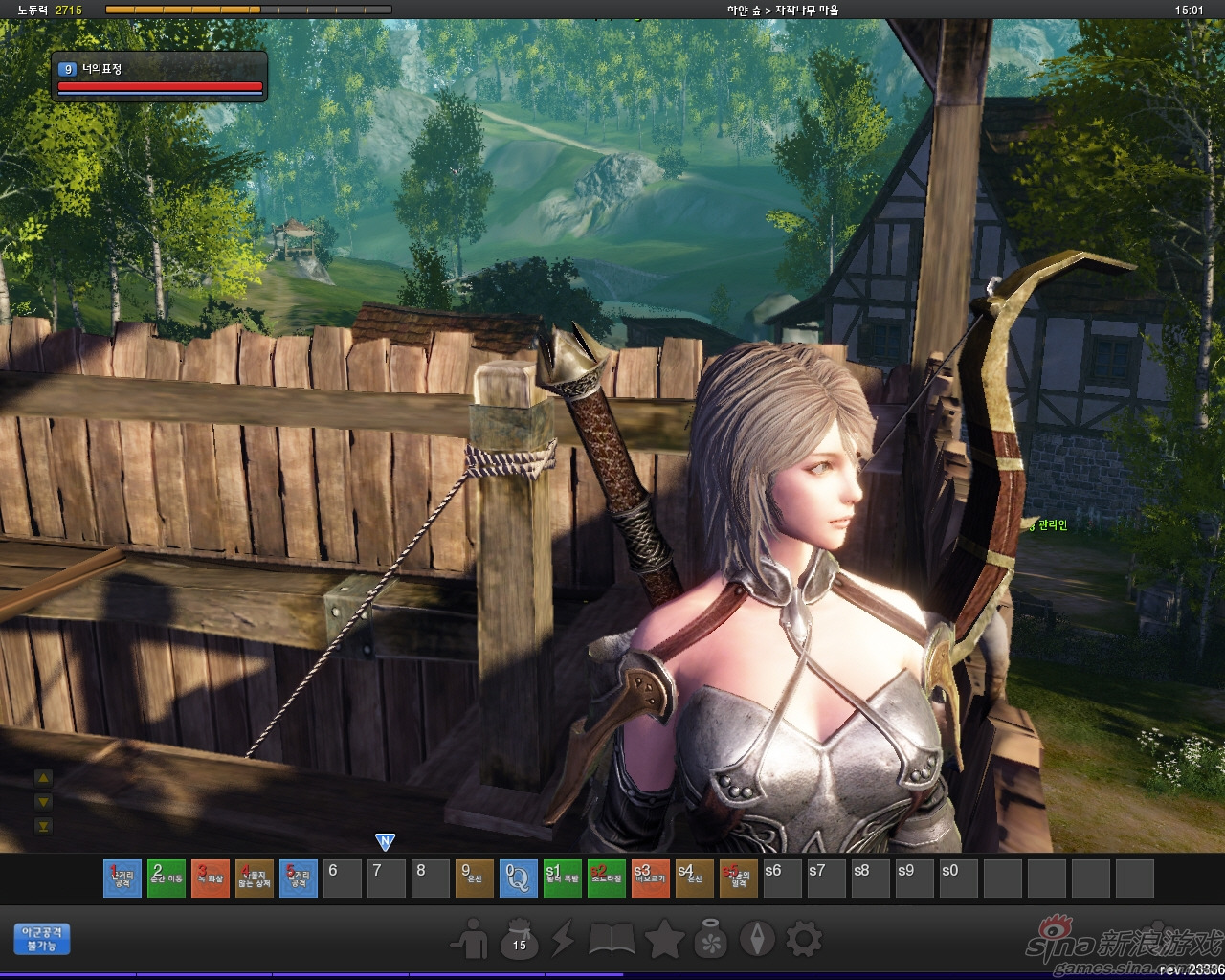This screenshot has width=1225, height=980.
Task: Select the blue skill in slot 5
Action: [298, 879]
